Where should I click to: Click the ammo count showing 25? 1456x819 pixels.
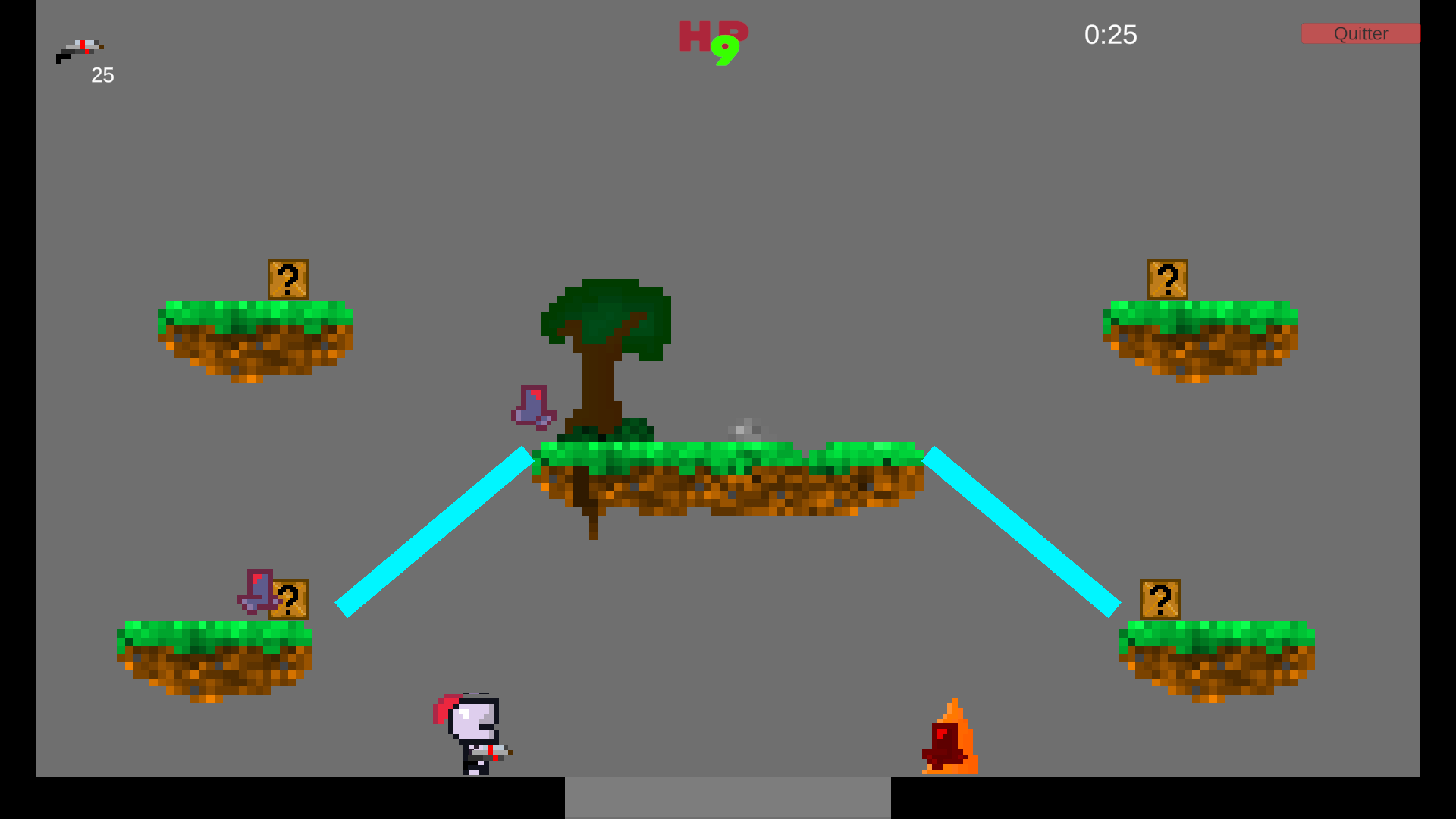point(102,75)
